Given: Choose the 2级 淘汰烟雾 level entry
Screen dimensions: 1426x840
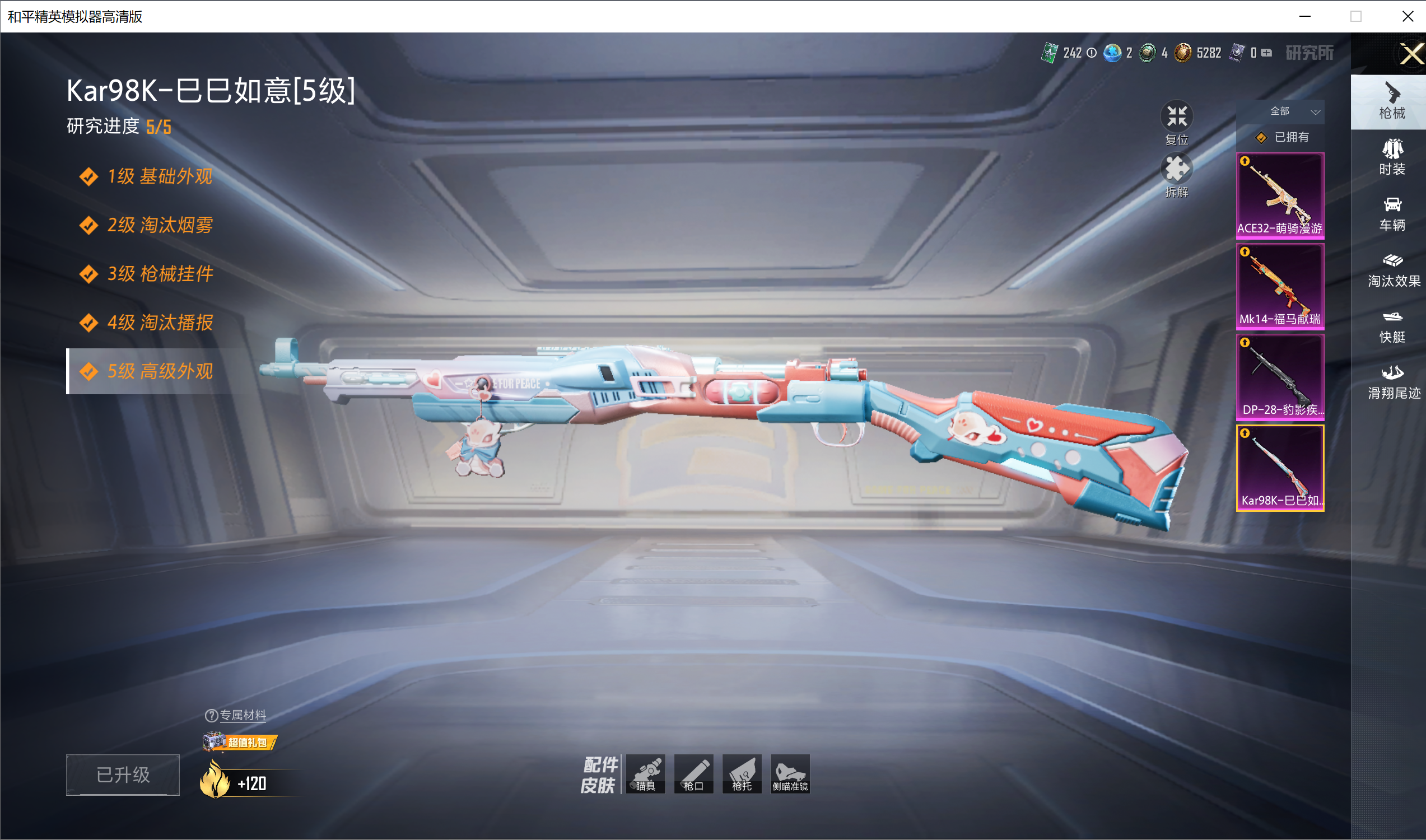Looking at the screenshot, I should coord(160,225).
